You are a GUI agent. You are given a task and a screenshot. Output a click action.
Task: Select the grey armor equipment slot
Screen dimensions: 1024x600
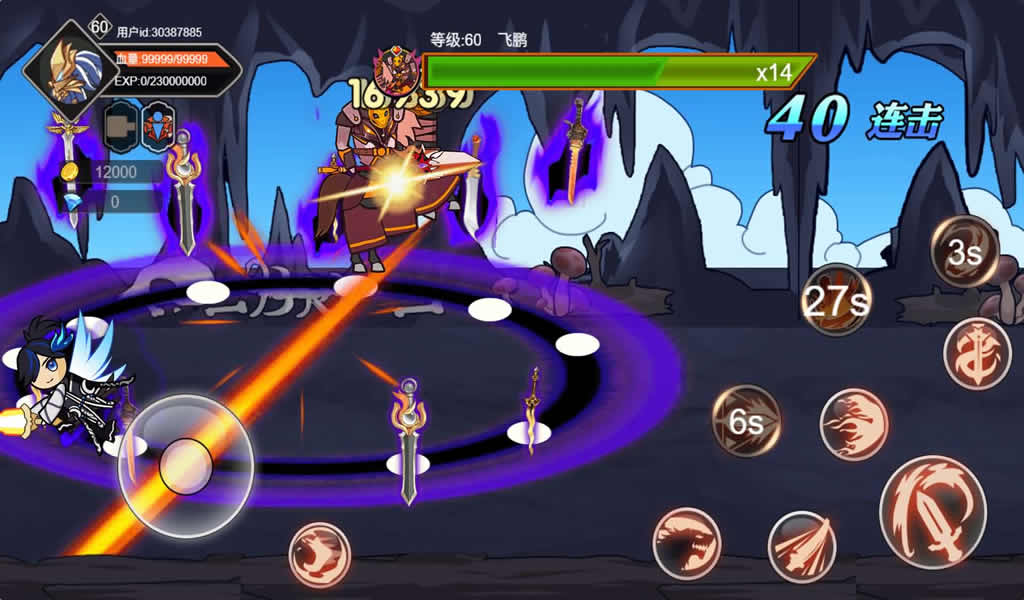coord(121,124)
